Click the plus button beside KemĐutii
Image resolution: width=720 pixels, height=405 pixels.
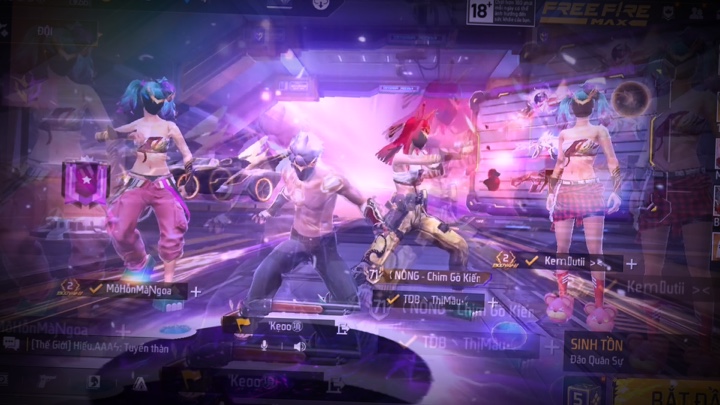coord(632,264)
